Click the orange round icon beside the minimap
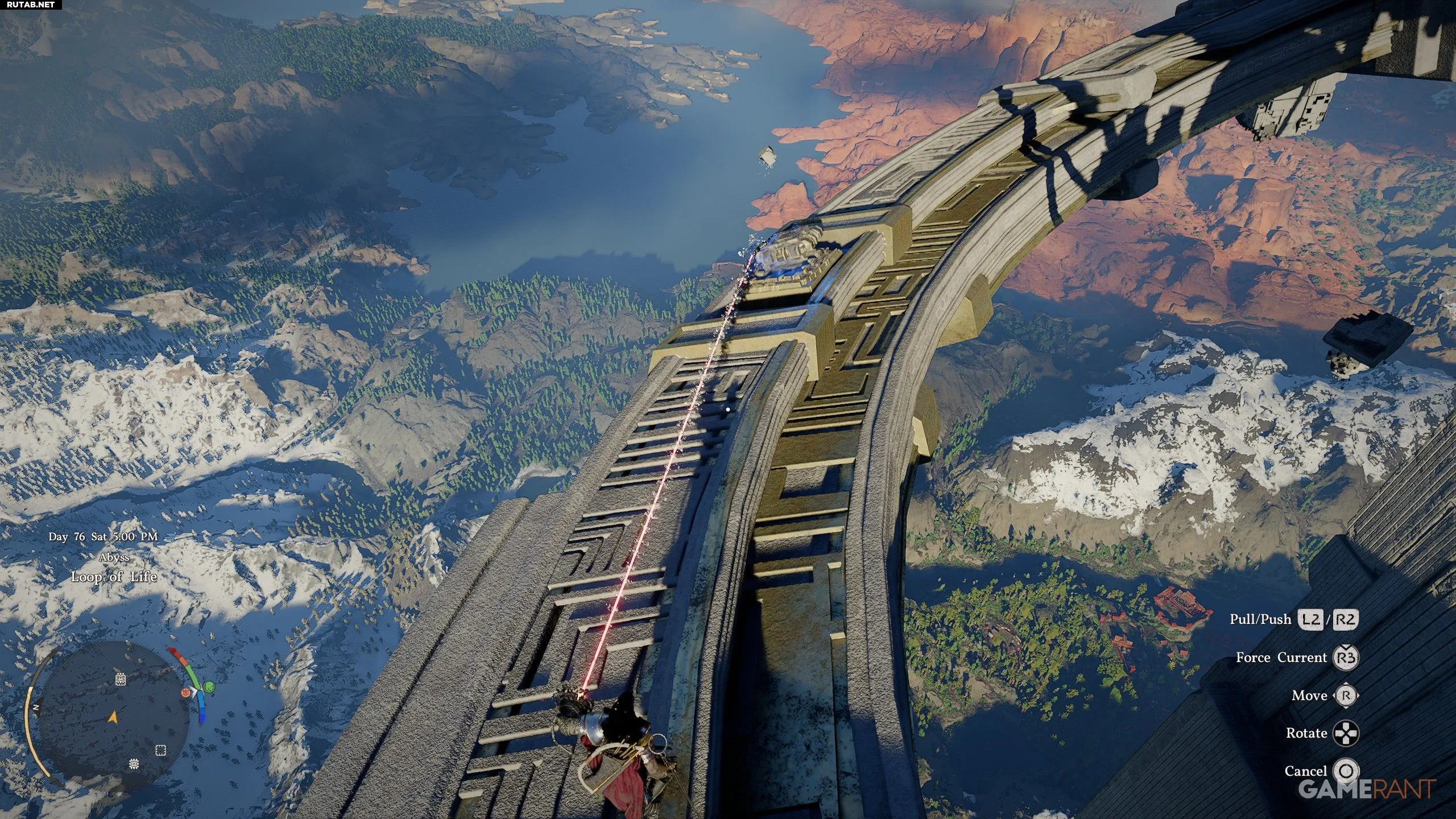 pyautogui.click(x=185, y=692)
